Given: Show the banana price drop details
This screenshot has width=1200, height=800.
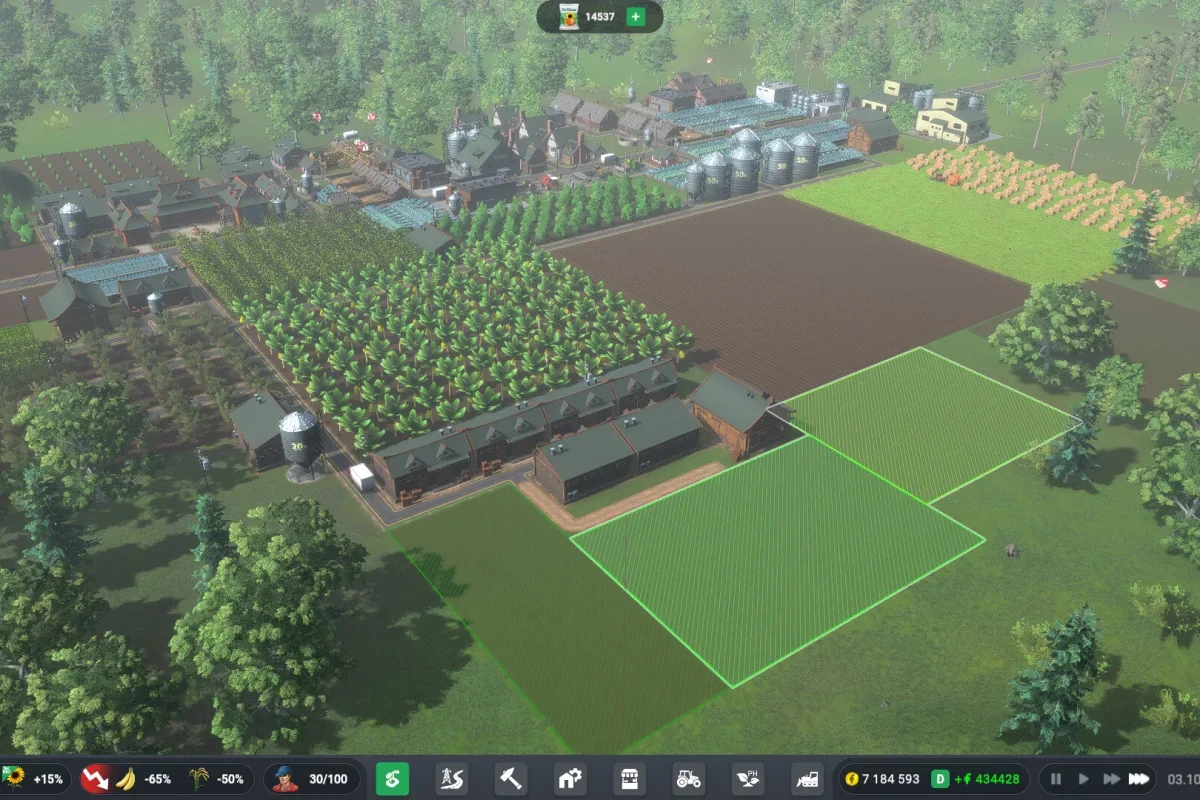Looking at the screenshot, I should pyautogui.click(x=123, y=779).
